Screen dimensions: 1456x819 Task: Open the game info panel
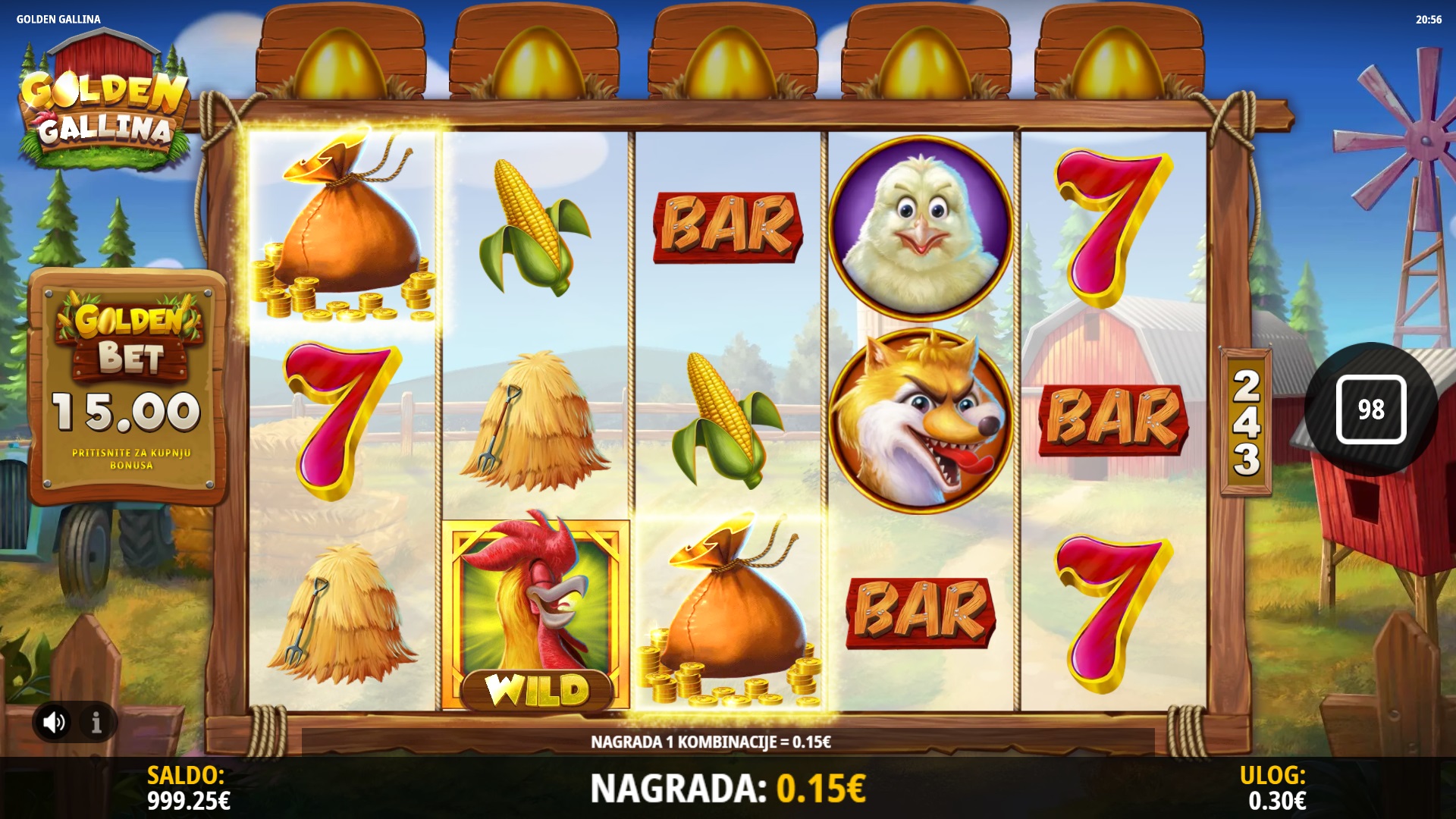[96, 723]
